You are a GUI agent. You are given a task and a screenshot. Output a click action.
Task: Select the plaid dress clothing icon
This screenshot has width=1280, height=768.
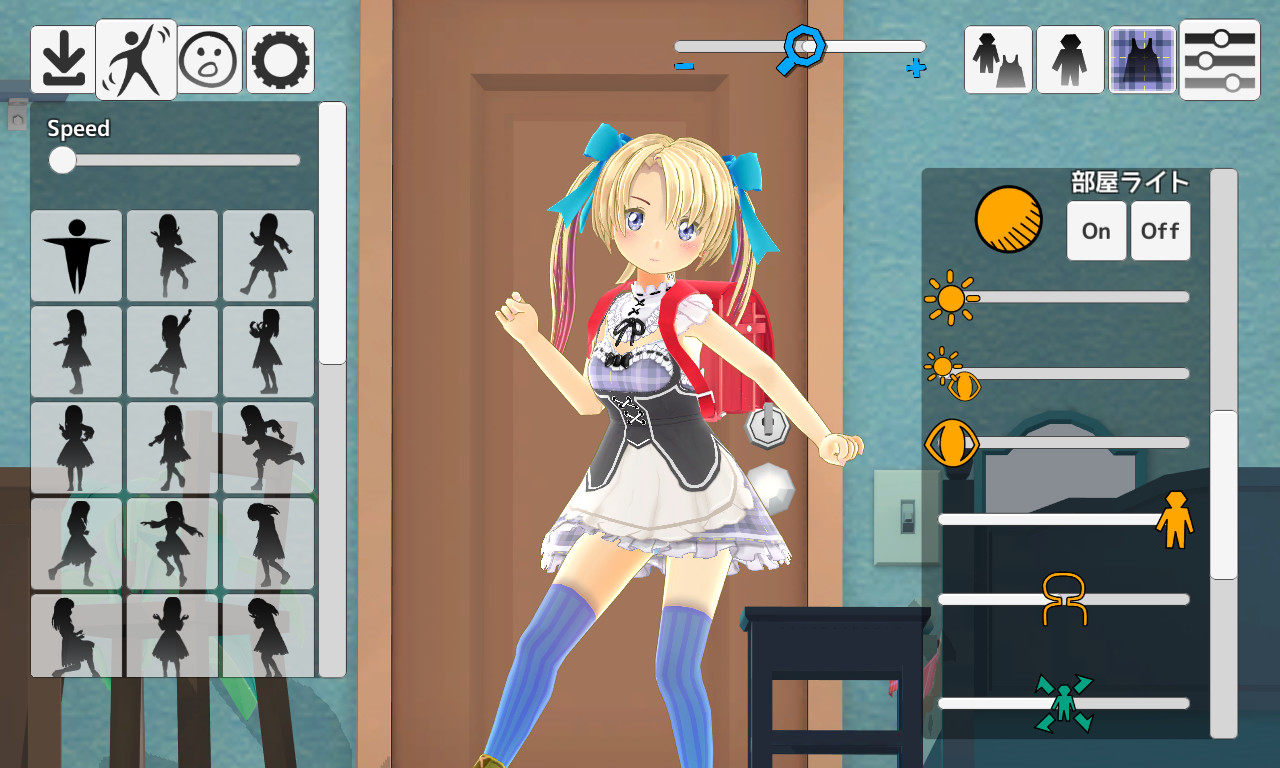(1142, 60)
